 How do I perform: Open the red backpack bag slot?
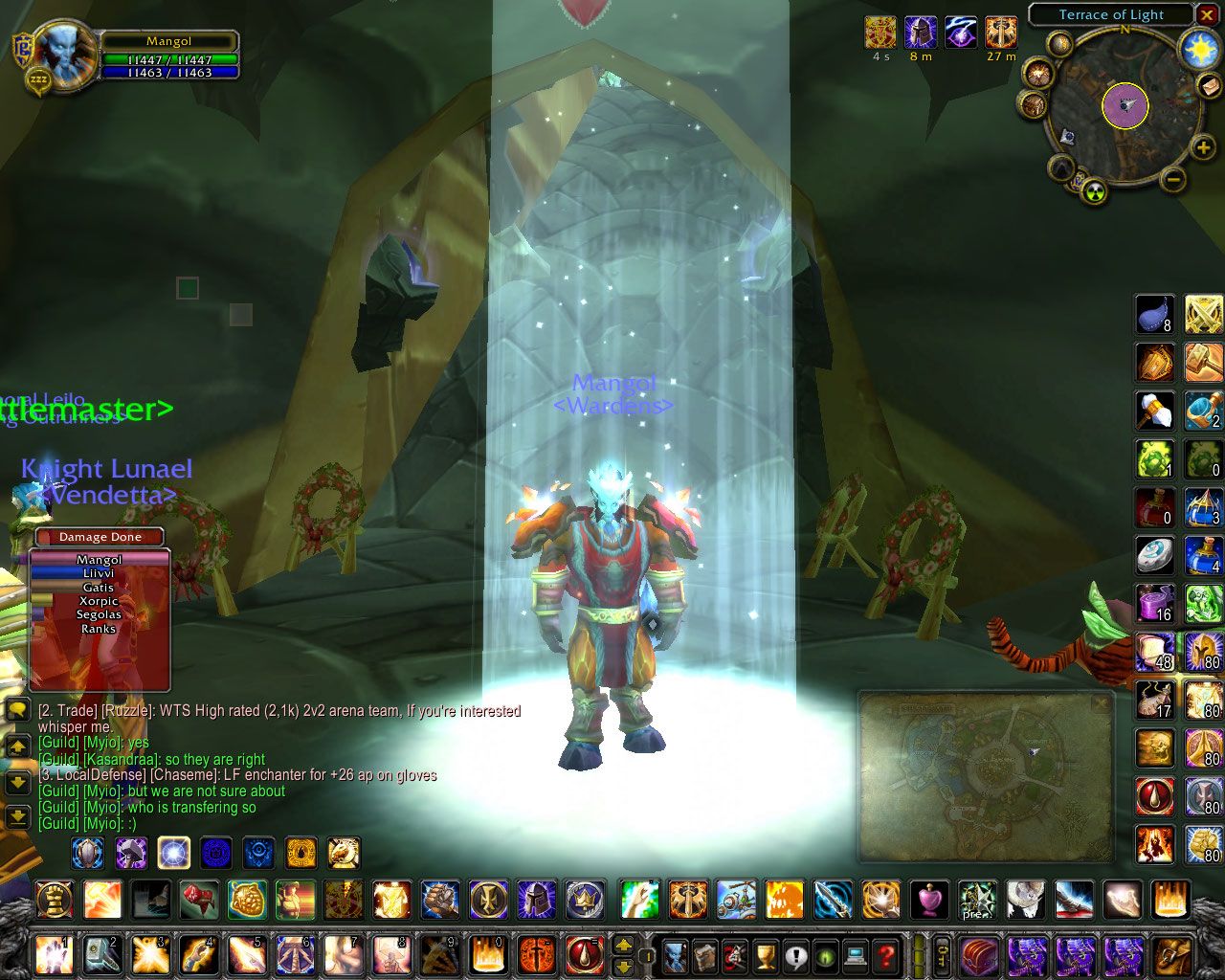coord(979,954)
